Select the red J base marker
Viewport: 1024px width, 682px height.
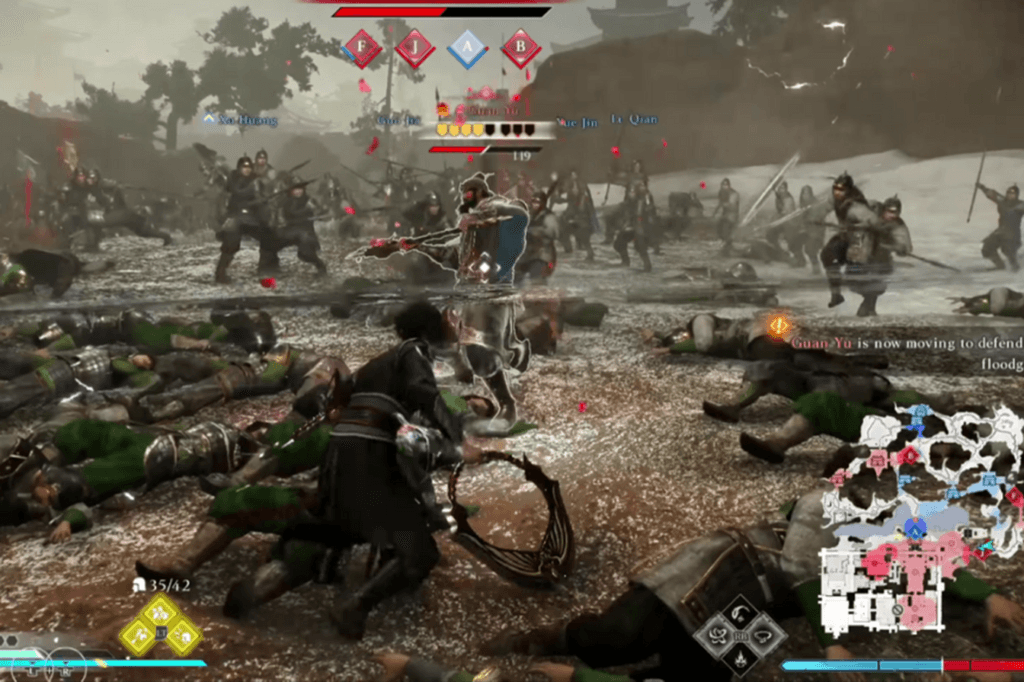[x=414, y=48]
